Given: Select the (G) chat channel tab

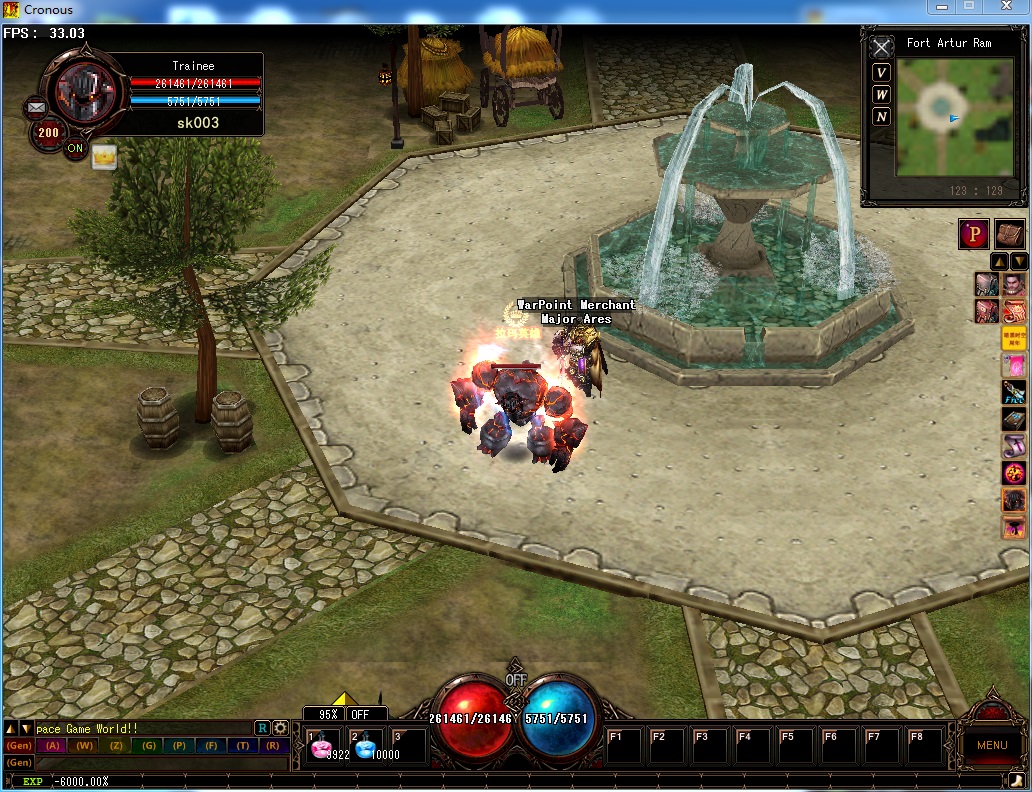Looking at the screenshot, I should pos(148,746).
